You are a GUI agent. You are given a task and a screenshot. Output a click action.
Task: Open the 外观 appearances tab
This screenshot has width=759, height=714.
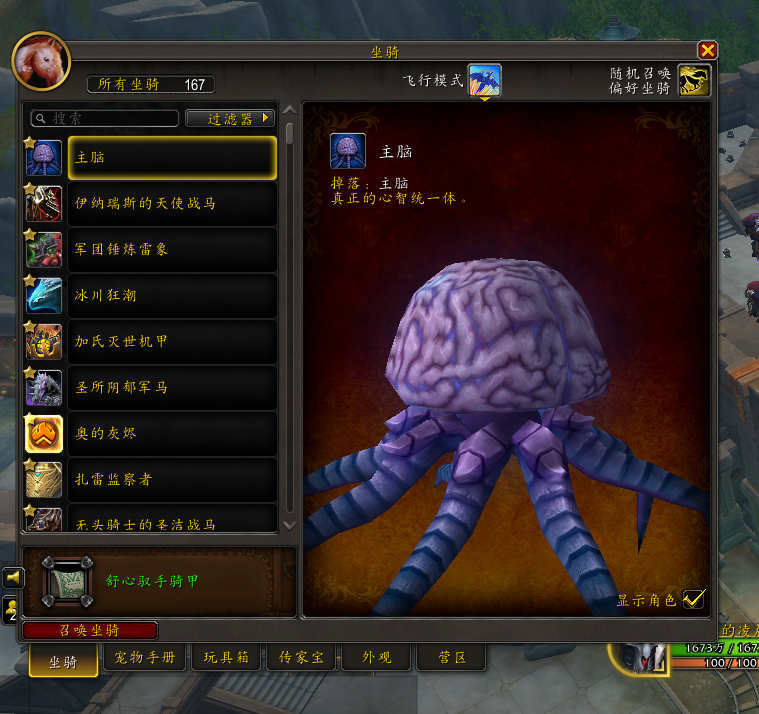376,658
